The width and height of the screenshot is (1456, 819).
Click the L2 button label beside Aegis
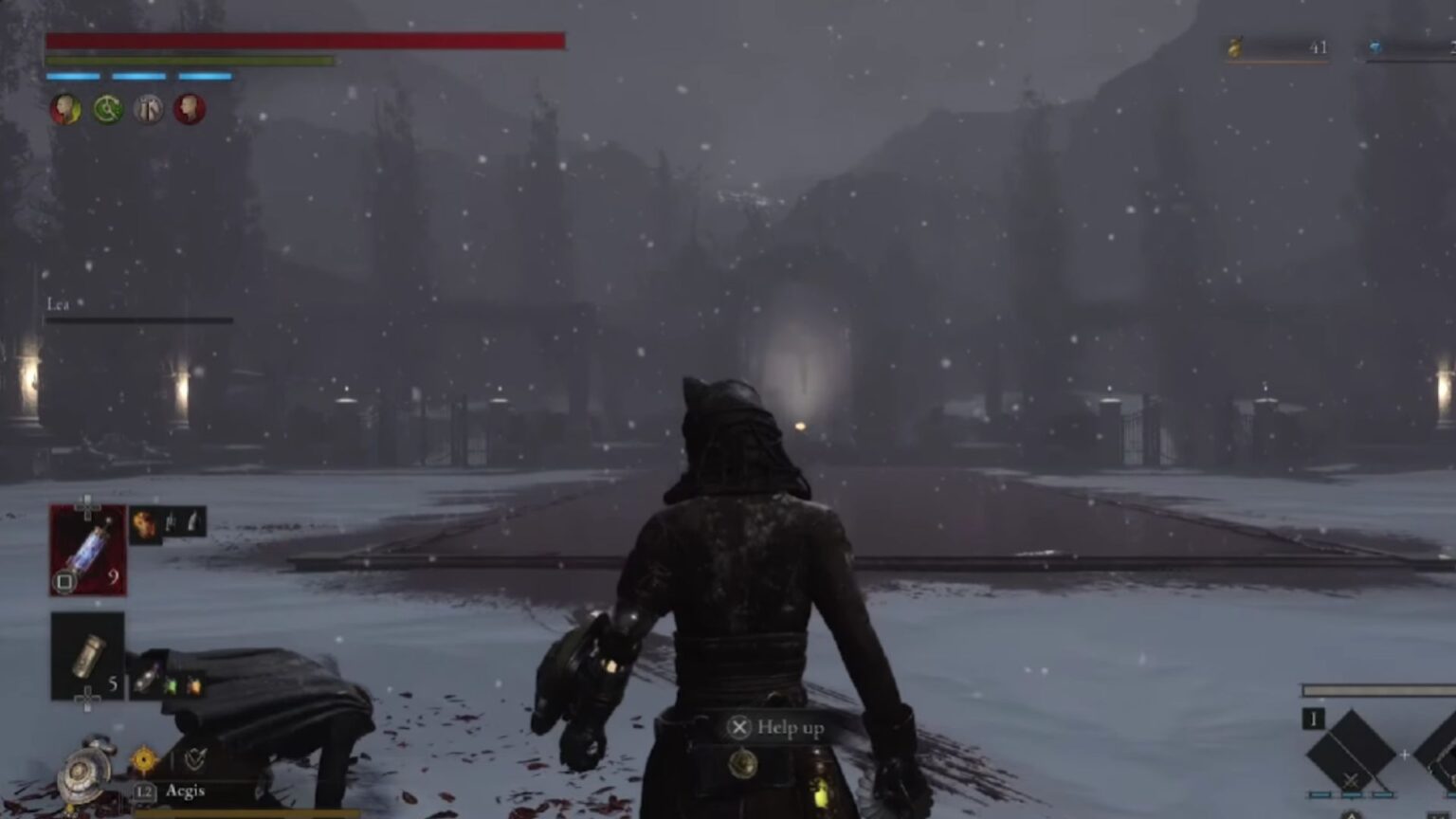(145, 792)
